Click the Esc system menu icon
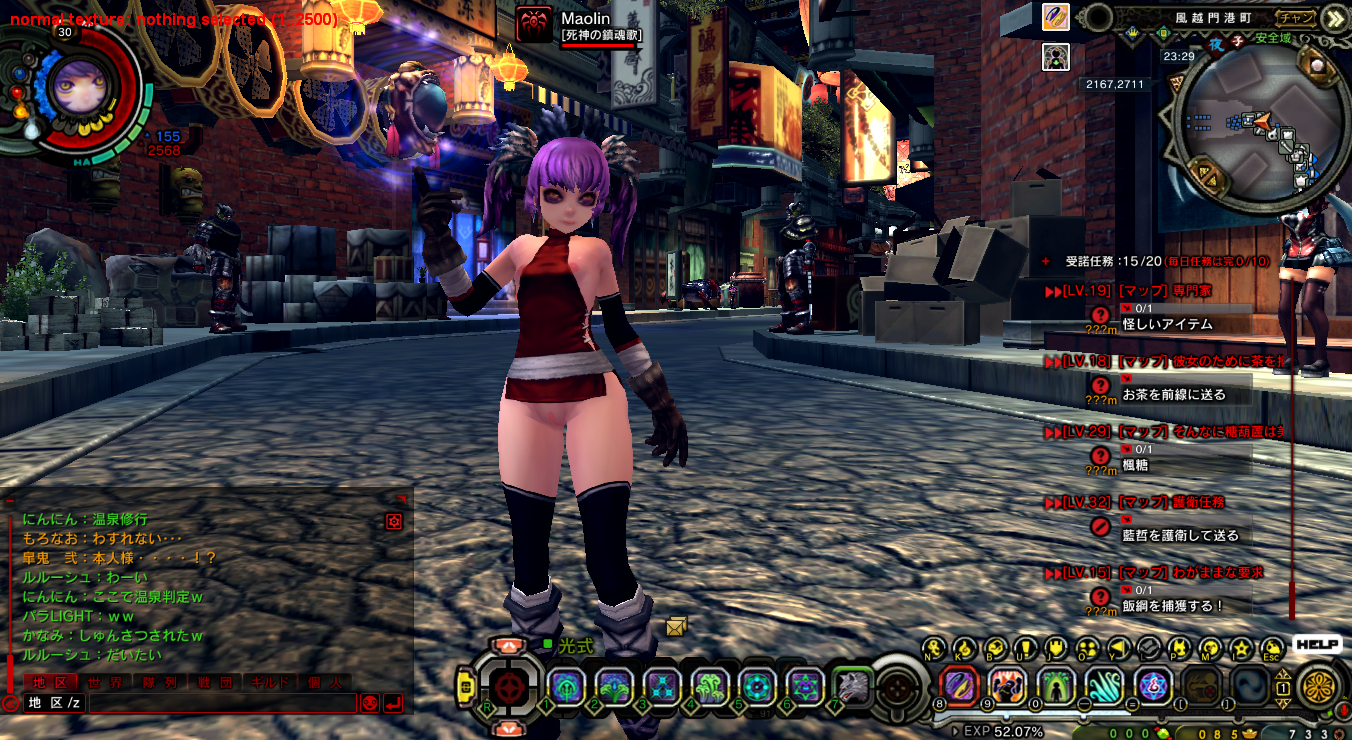Image resolution: width=1352 pixels, height=740 pixels. [x=1272, y=649]
